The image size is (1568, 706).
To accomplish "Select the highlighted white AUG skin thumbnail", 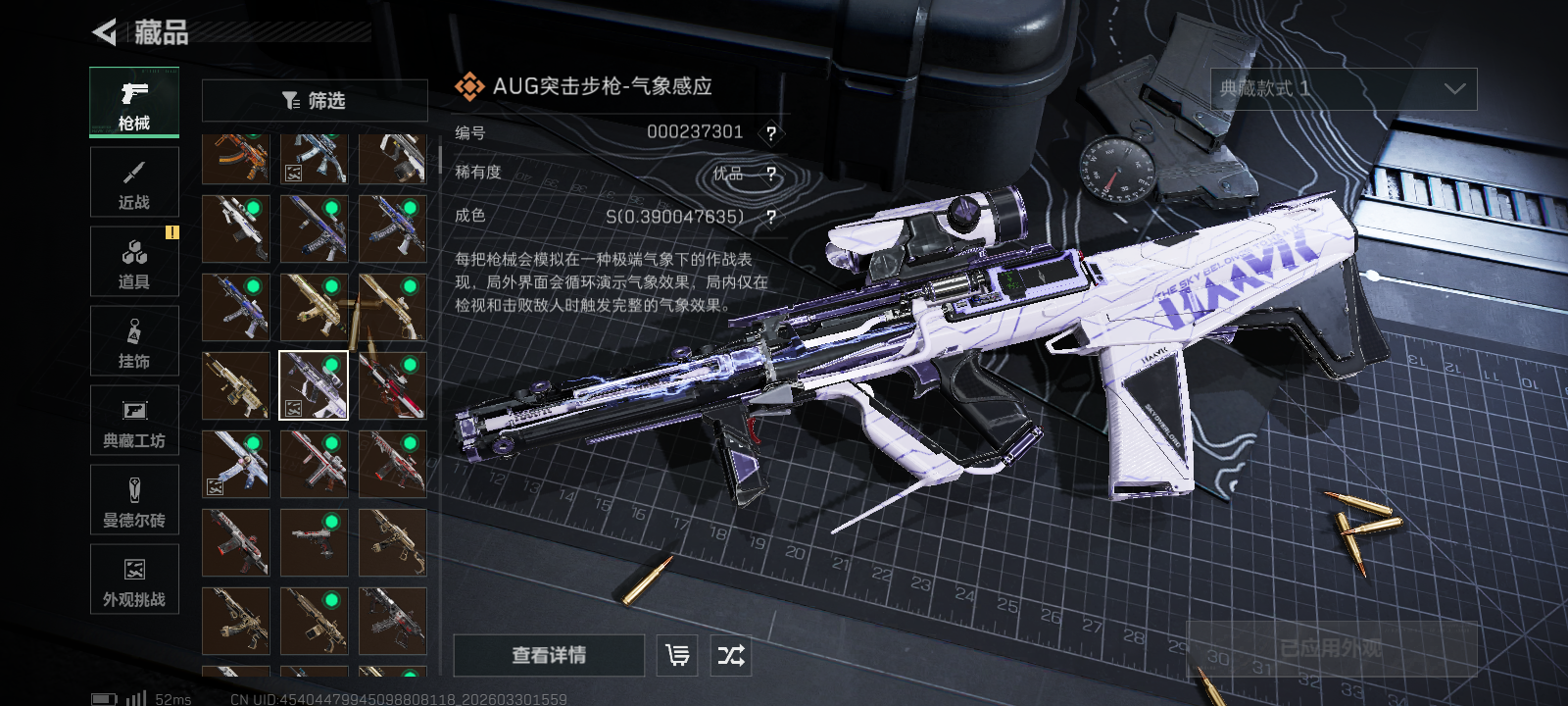I will [314, 385].
